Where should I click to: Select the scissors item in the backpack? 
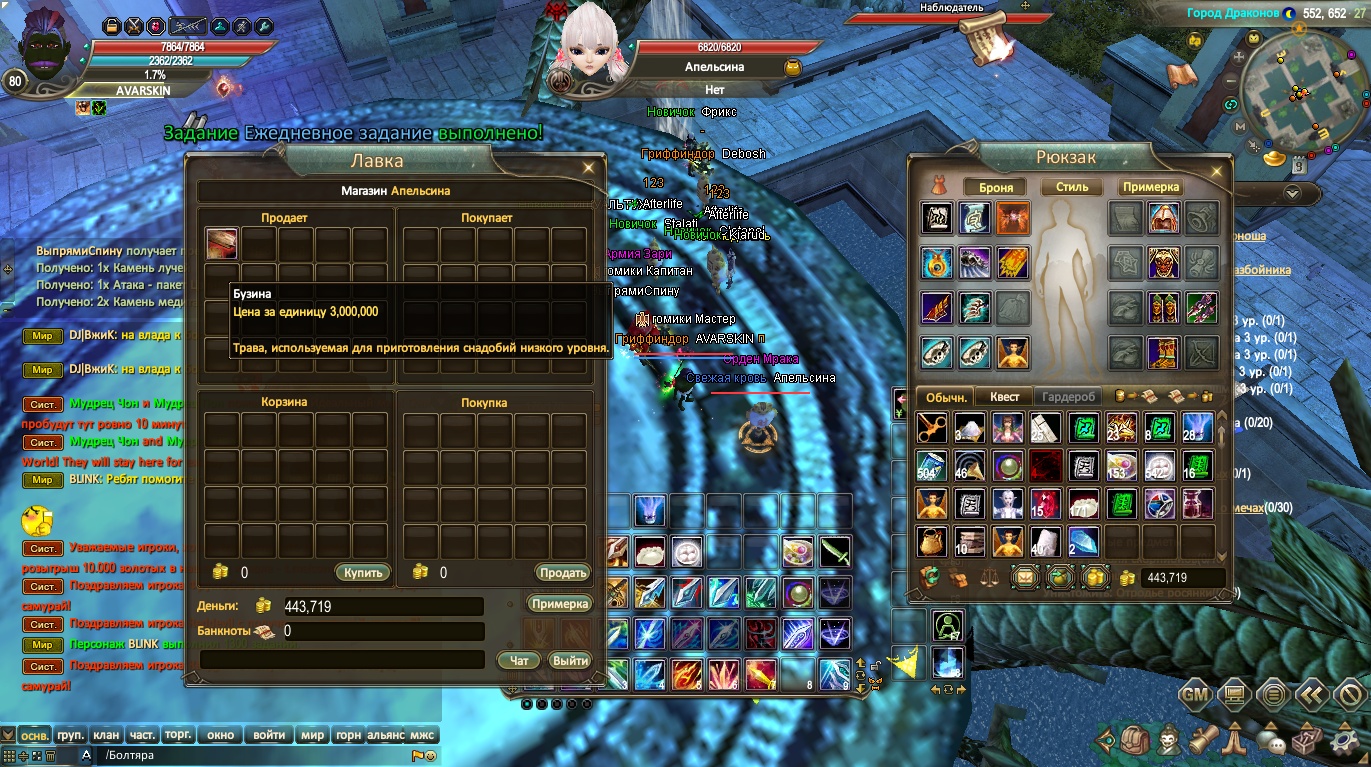[x=932, y=428]
